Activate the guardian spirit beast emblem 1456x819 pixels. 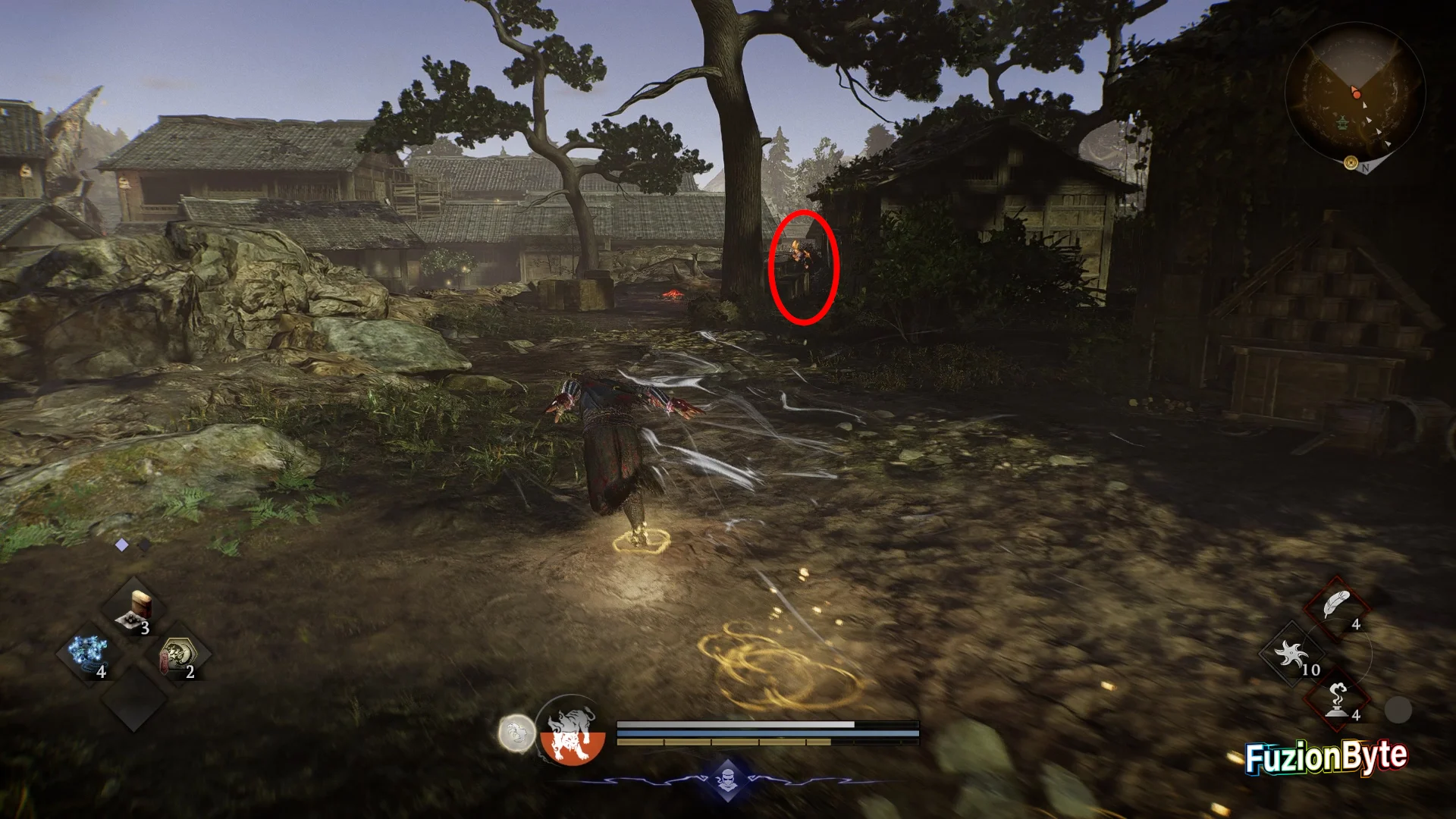click(x=573, y=733)
